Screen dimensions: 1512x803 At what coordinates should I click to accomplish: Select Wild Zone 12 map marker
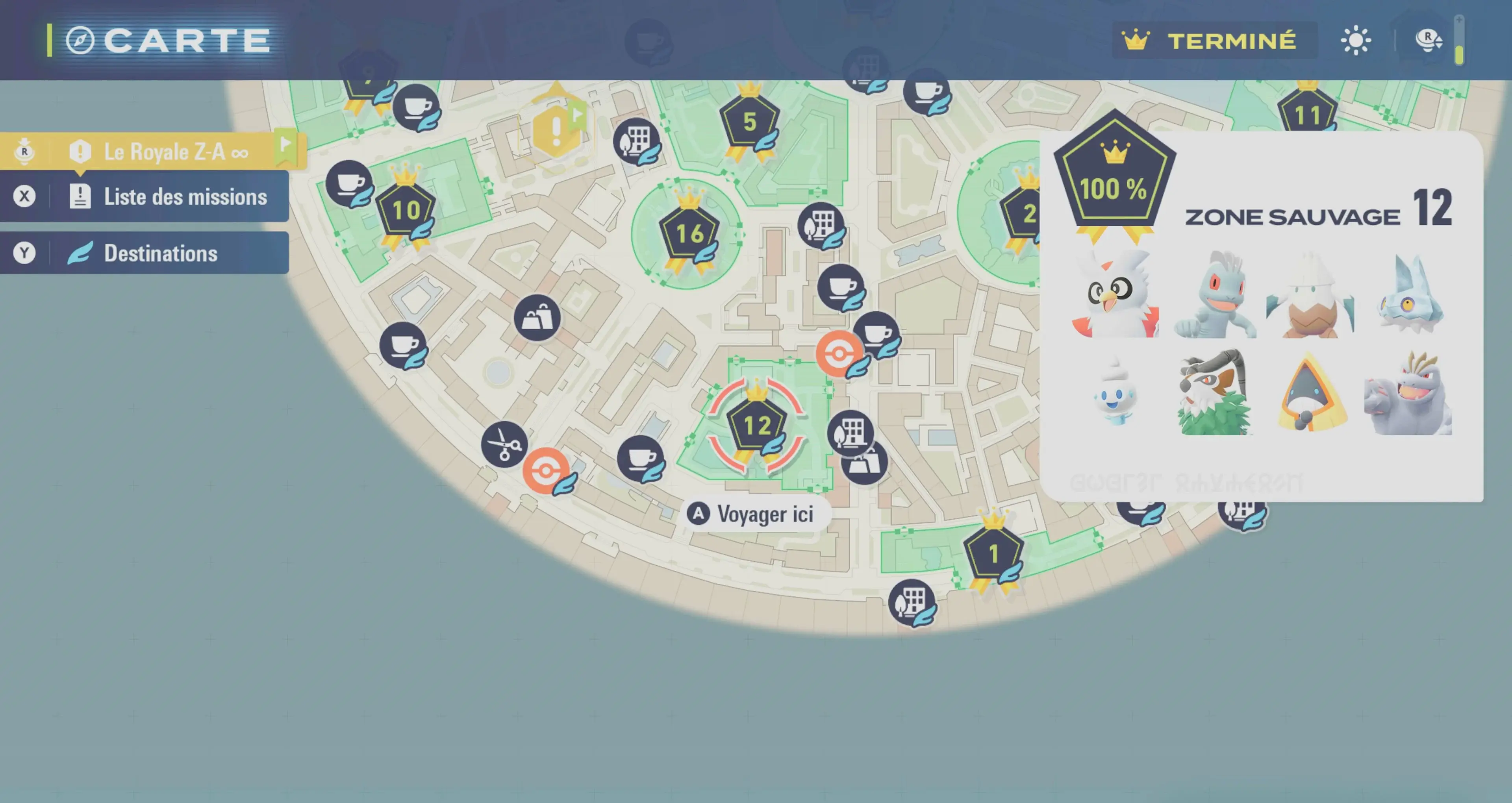[756, 426]
